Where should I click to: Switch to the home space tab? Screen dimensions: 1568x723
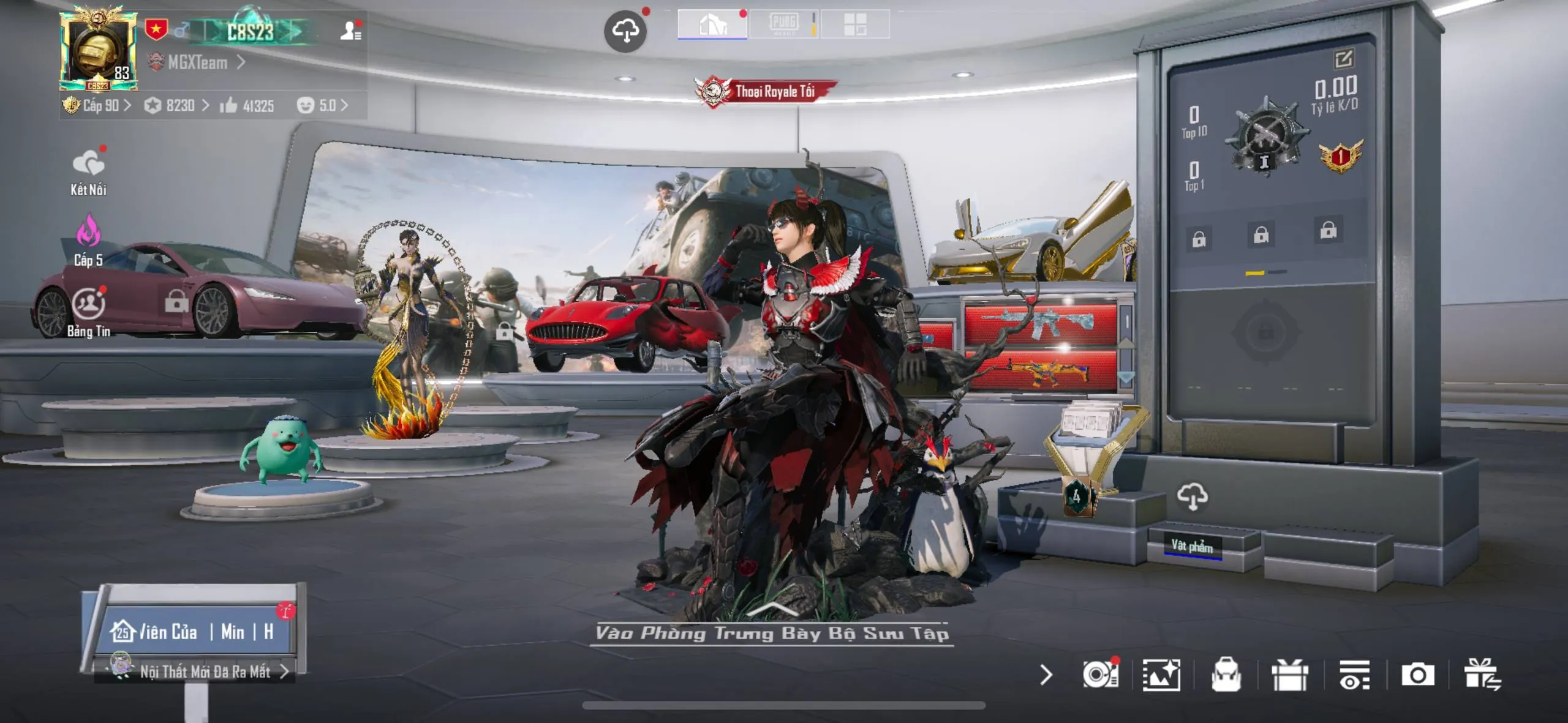coord(712,25)
